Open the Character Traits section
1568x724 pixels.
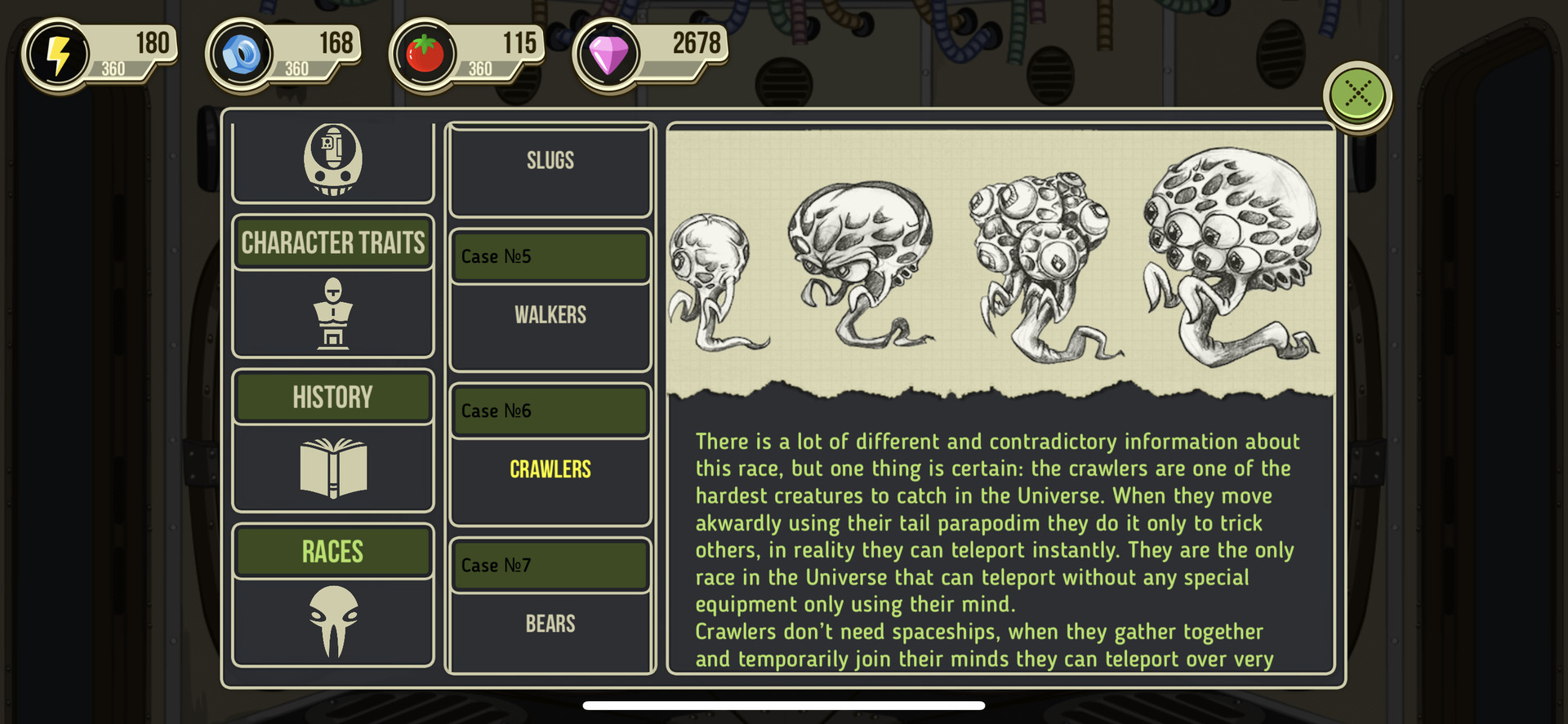click(333, 243)
